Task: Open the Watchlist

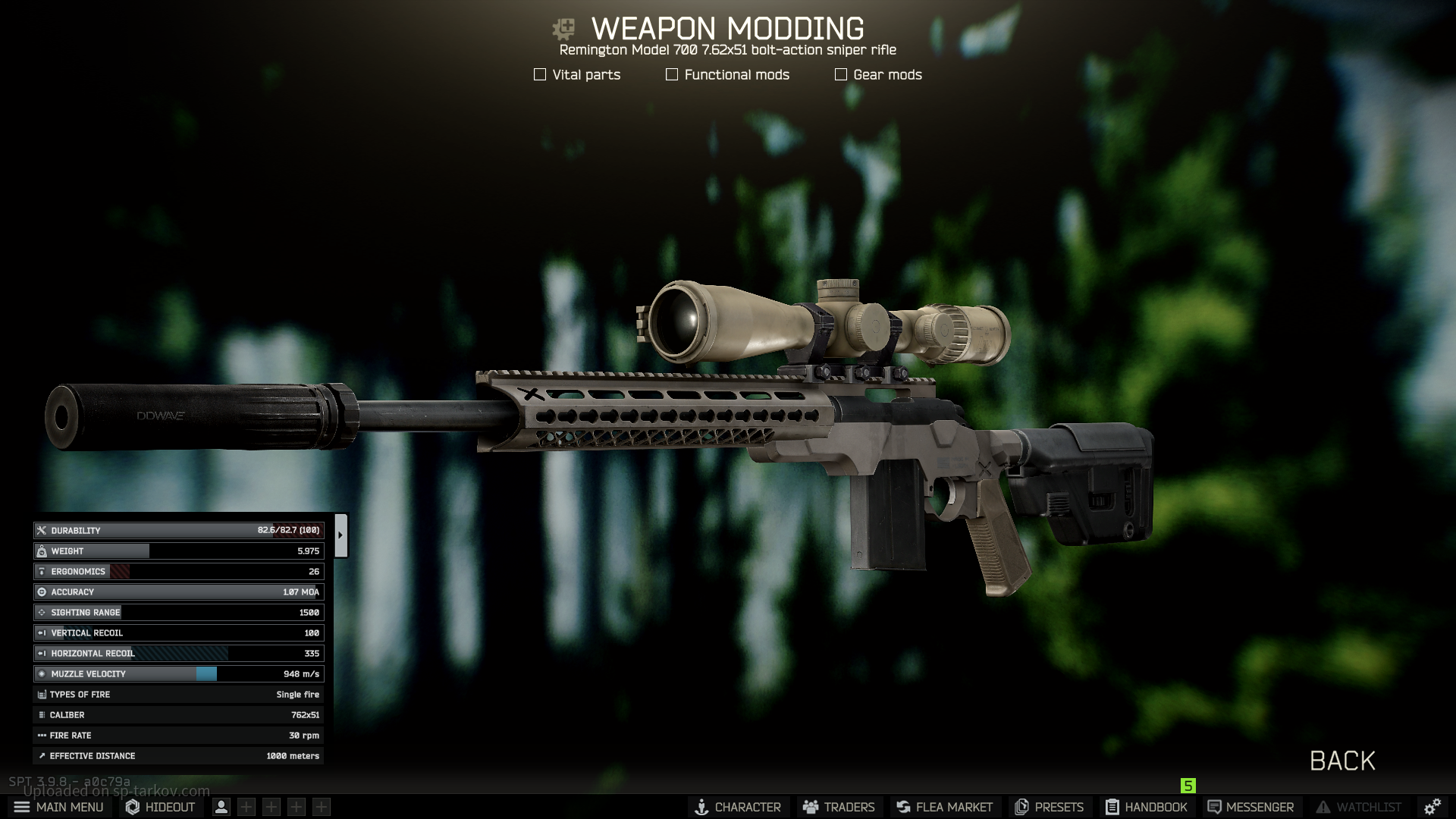Action: point(1359,807)
